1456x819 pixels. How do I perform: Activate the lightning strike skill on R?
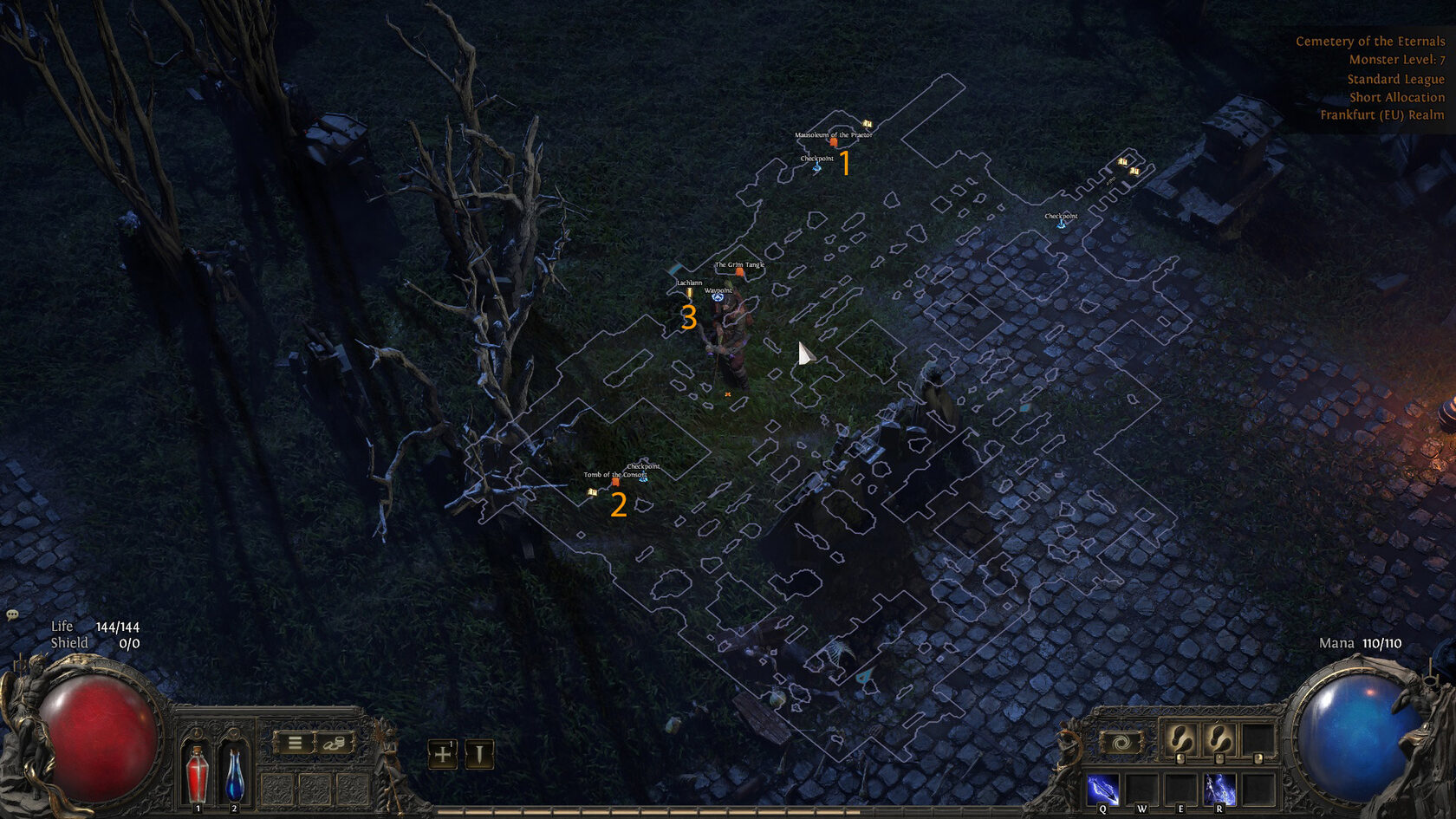[1219, 790]
